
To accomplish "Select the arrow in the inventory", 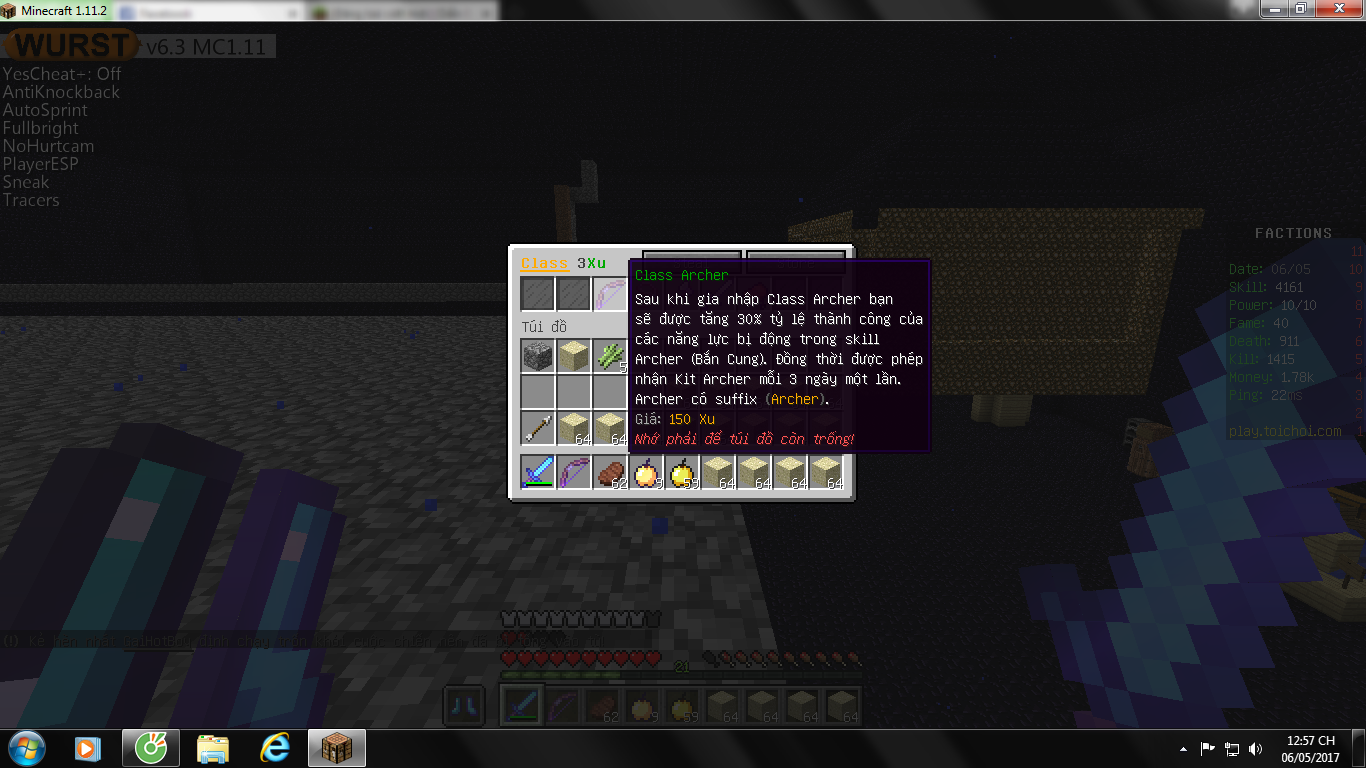I will tap(537, 427).
